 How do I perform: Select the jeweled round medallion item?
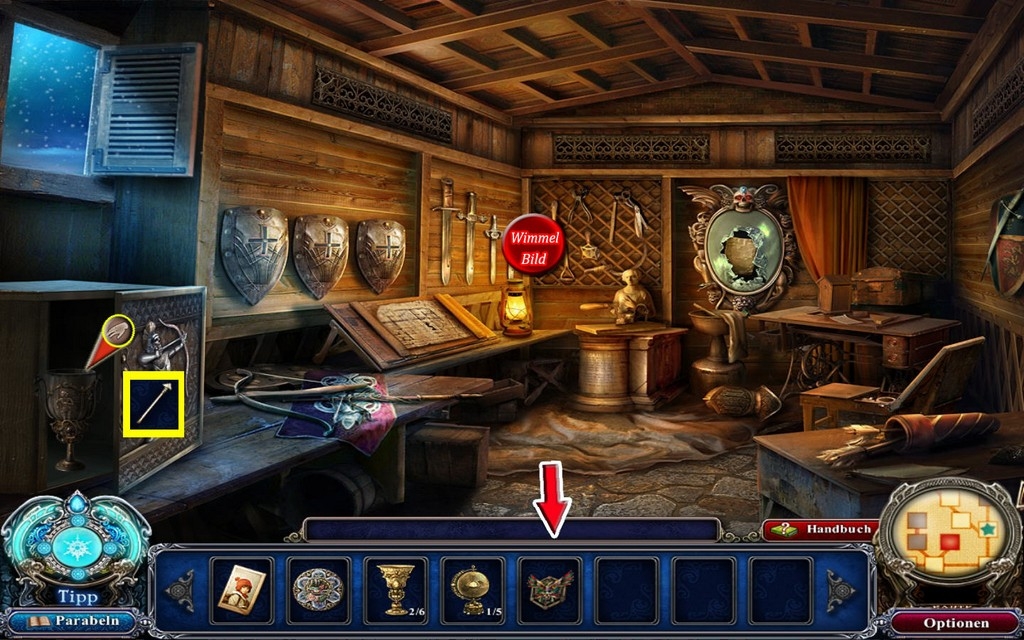point(318,589)
